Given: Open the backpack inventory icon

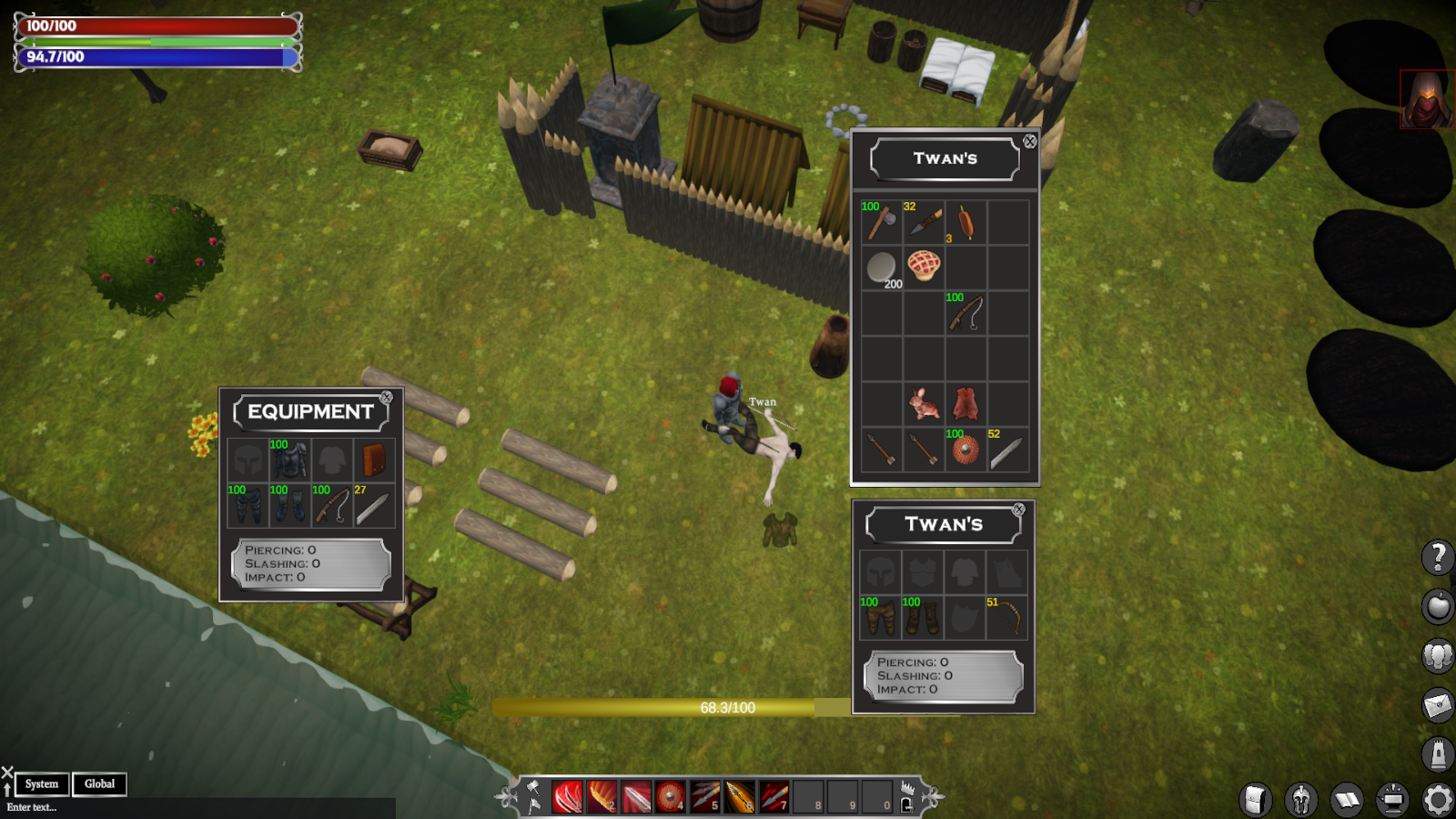Looking at the screenshot, I should tap(1255, 800).
